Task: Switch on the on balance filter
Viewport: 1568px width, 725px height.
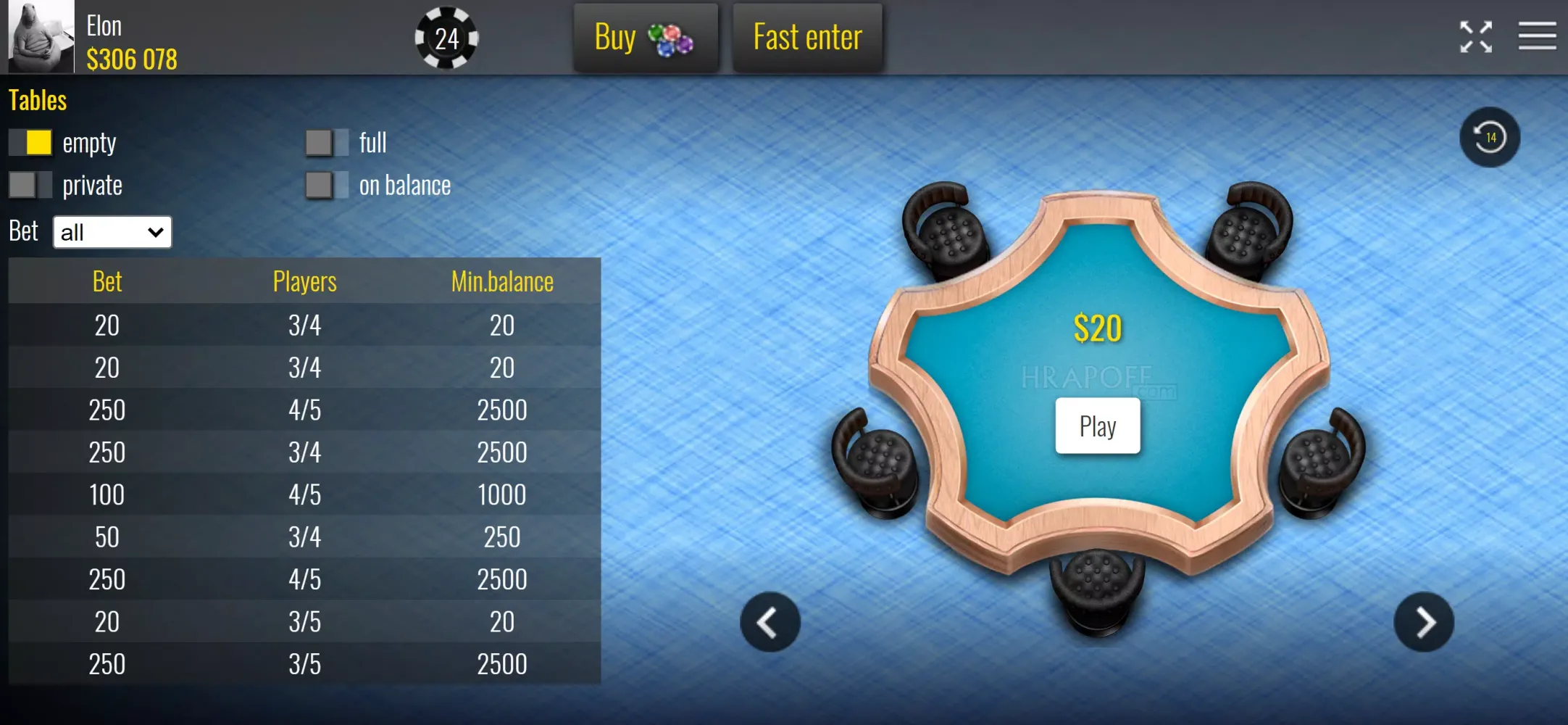Action: click(327, 185)
